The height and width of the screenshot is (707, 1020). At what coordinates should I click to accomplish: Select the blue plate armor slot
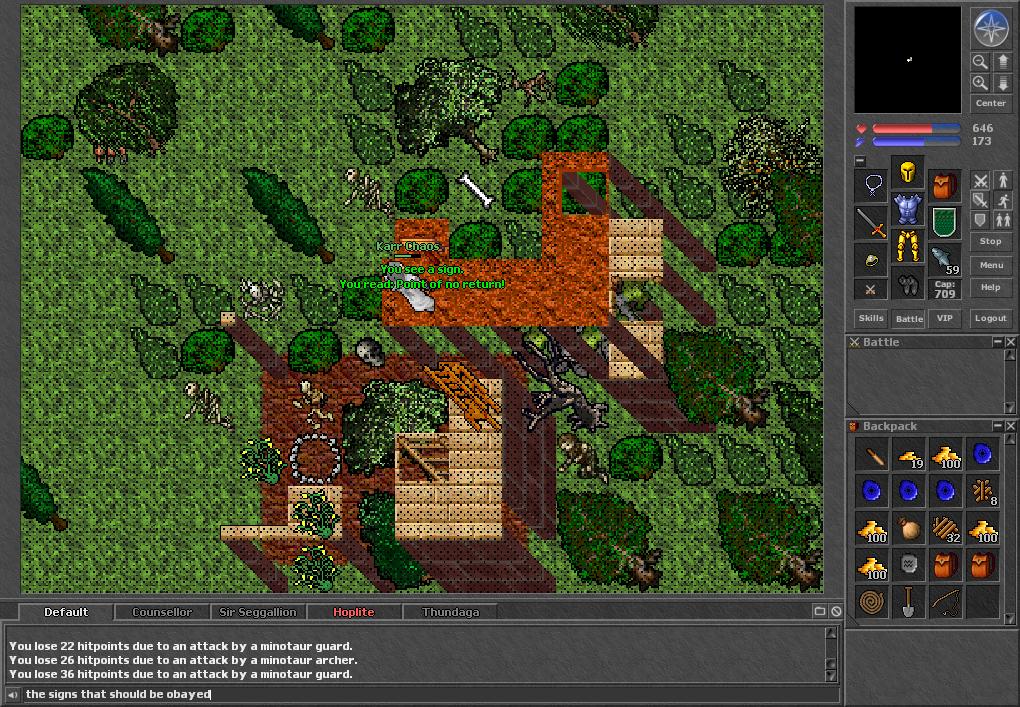coord(908,210)
